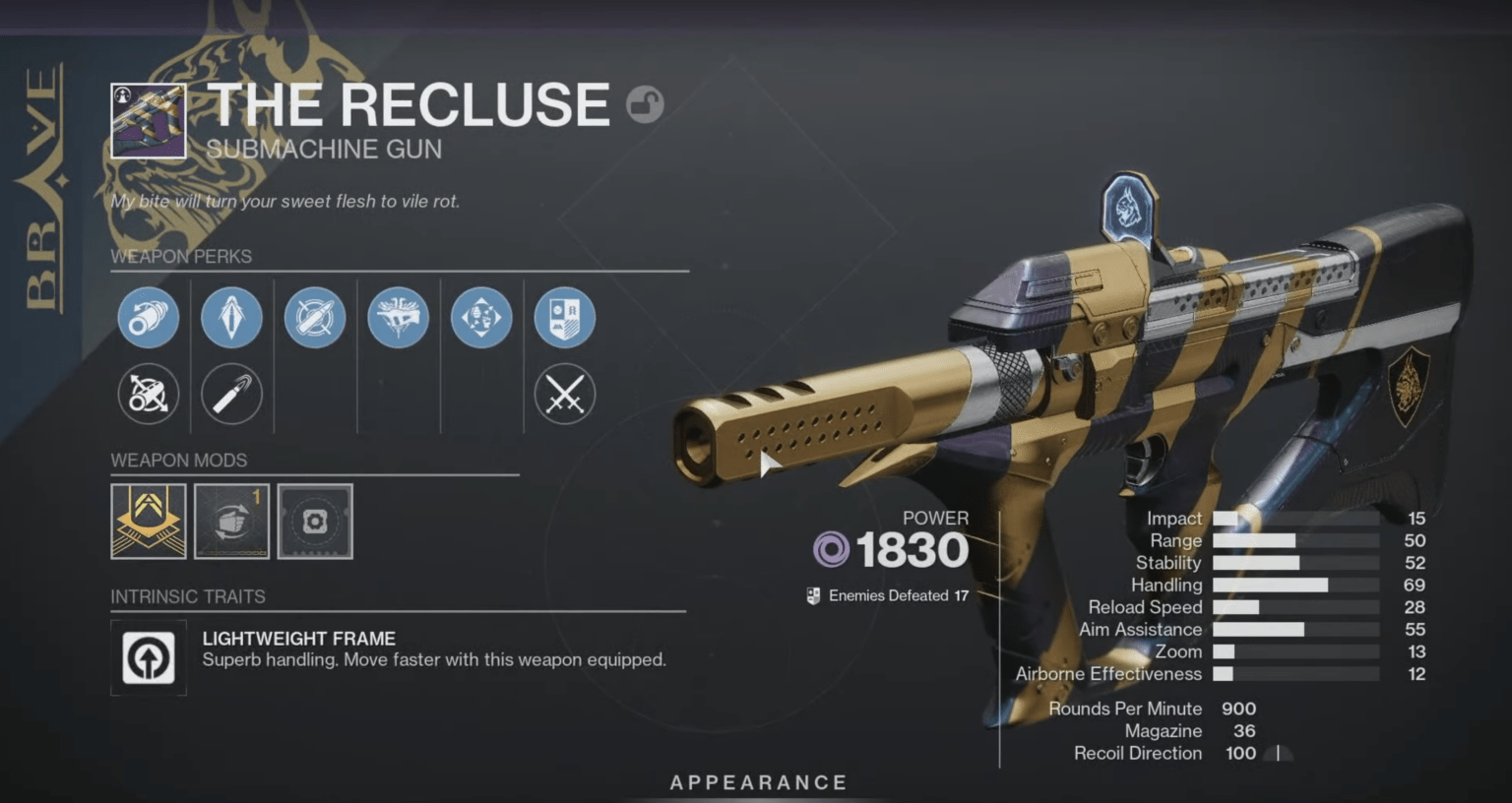Image resolution: width=1512 pixels, height=803 pixels.
Task: Click the Enemies Defeated 17 tracker
Action: click(886, 594)
